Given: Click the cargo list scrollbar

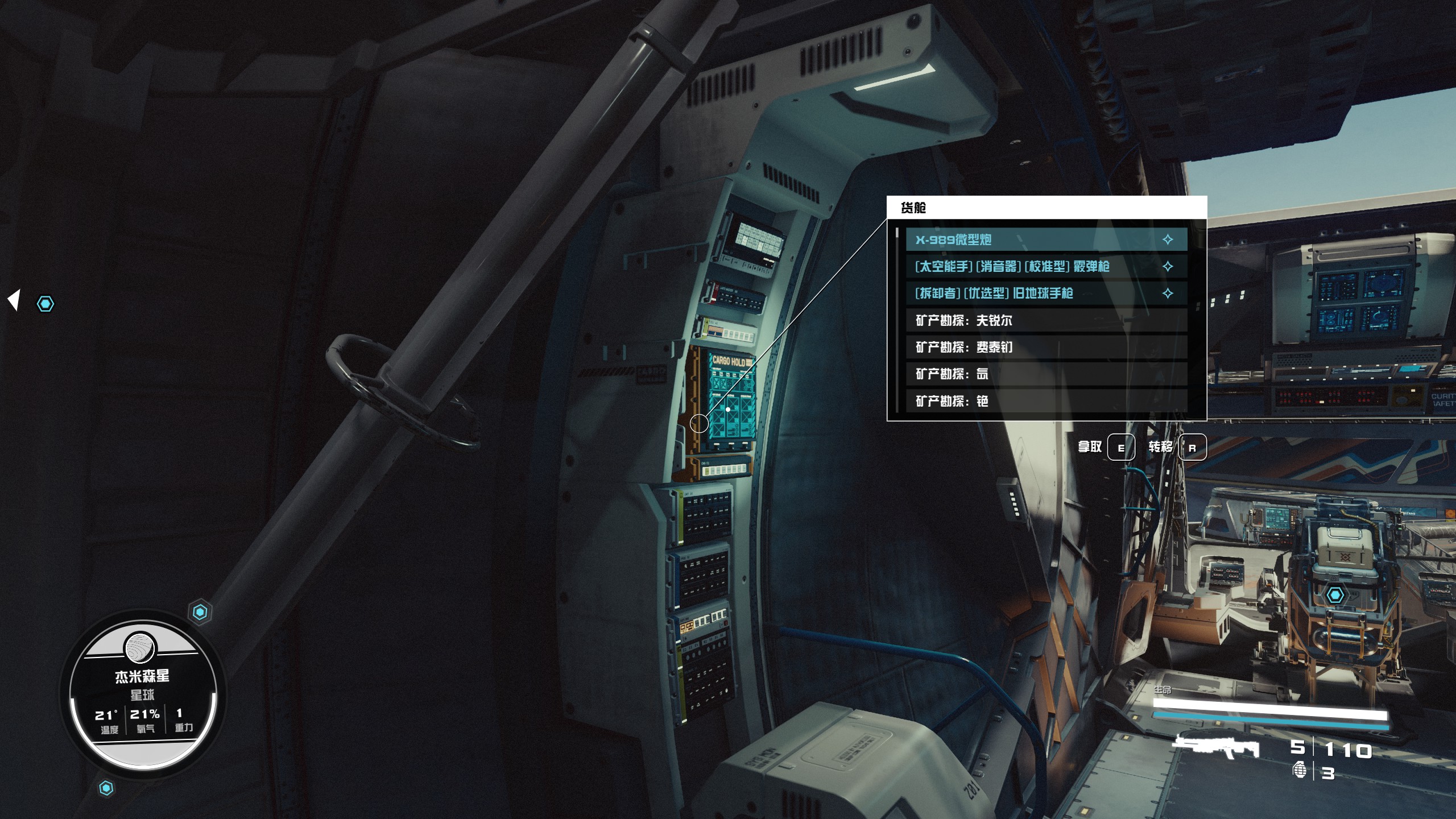Looking at the screenshot, I should pyautogui.click(x=897, y=318).
